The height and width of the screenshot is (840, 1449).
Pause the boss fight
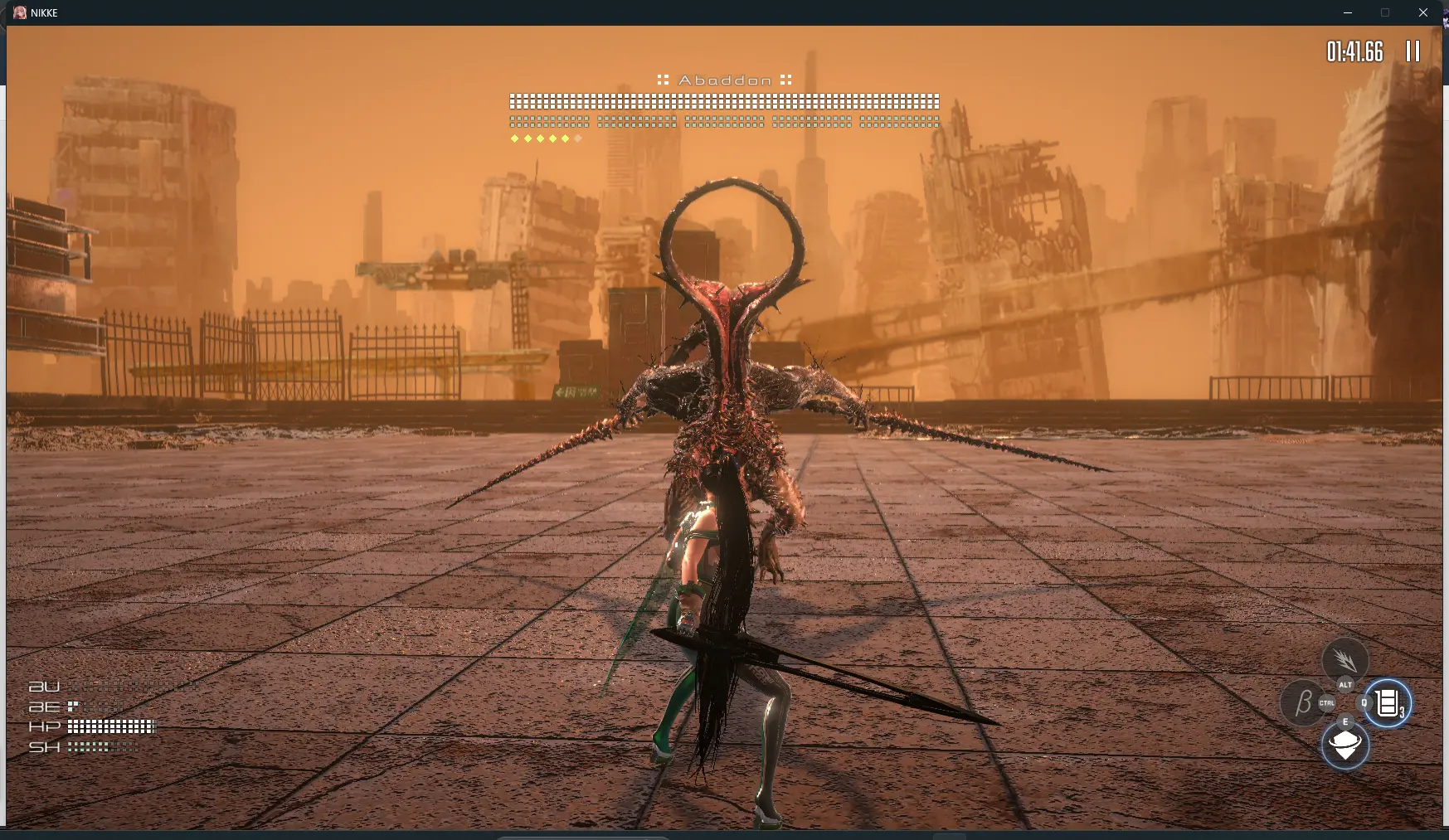1413,51
